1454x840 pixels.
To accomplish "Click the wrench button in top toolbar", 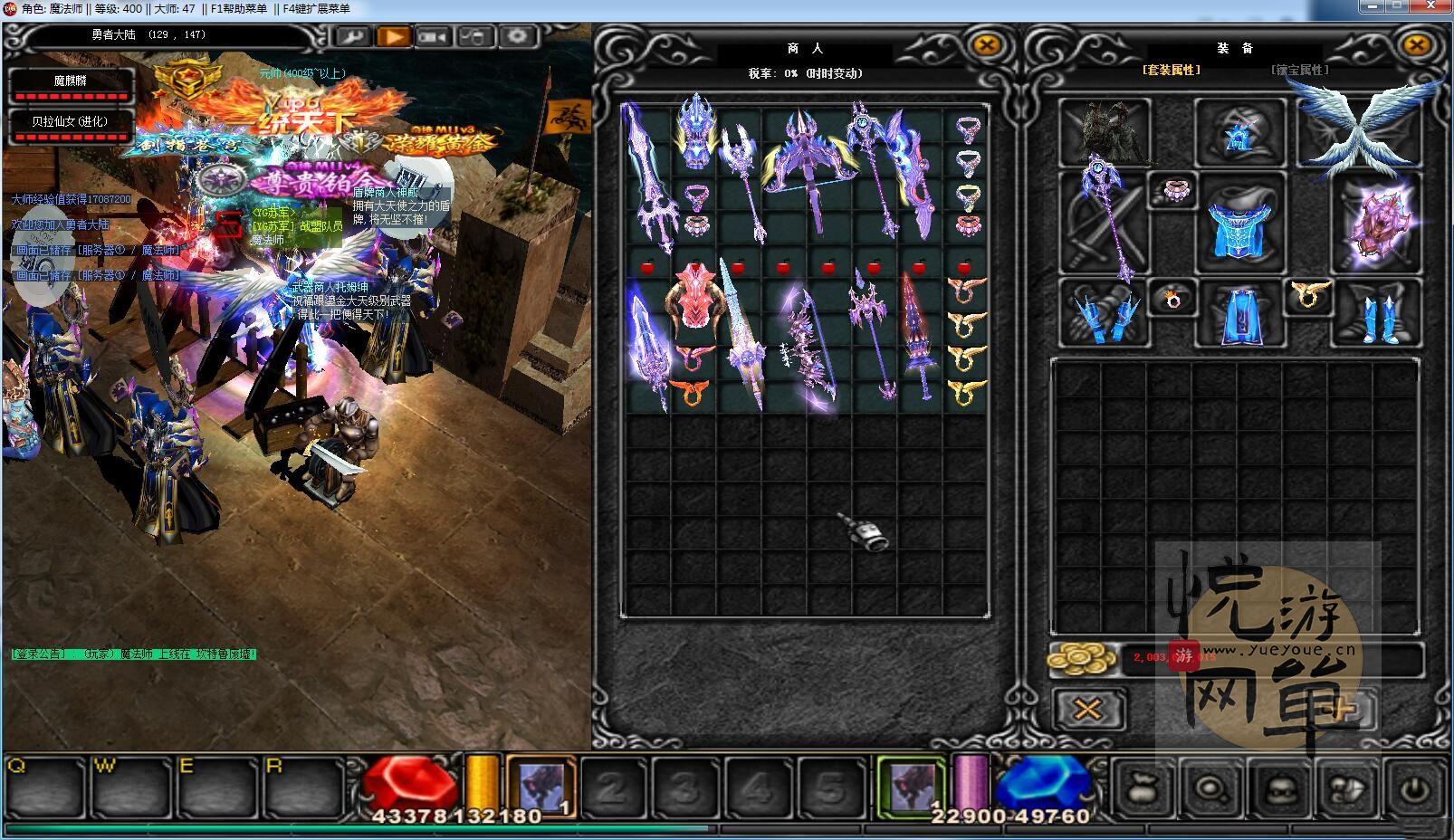I will [351, 37].
